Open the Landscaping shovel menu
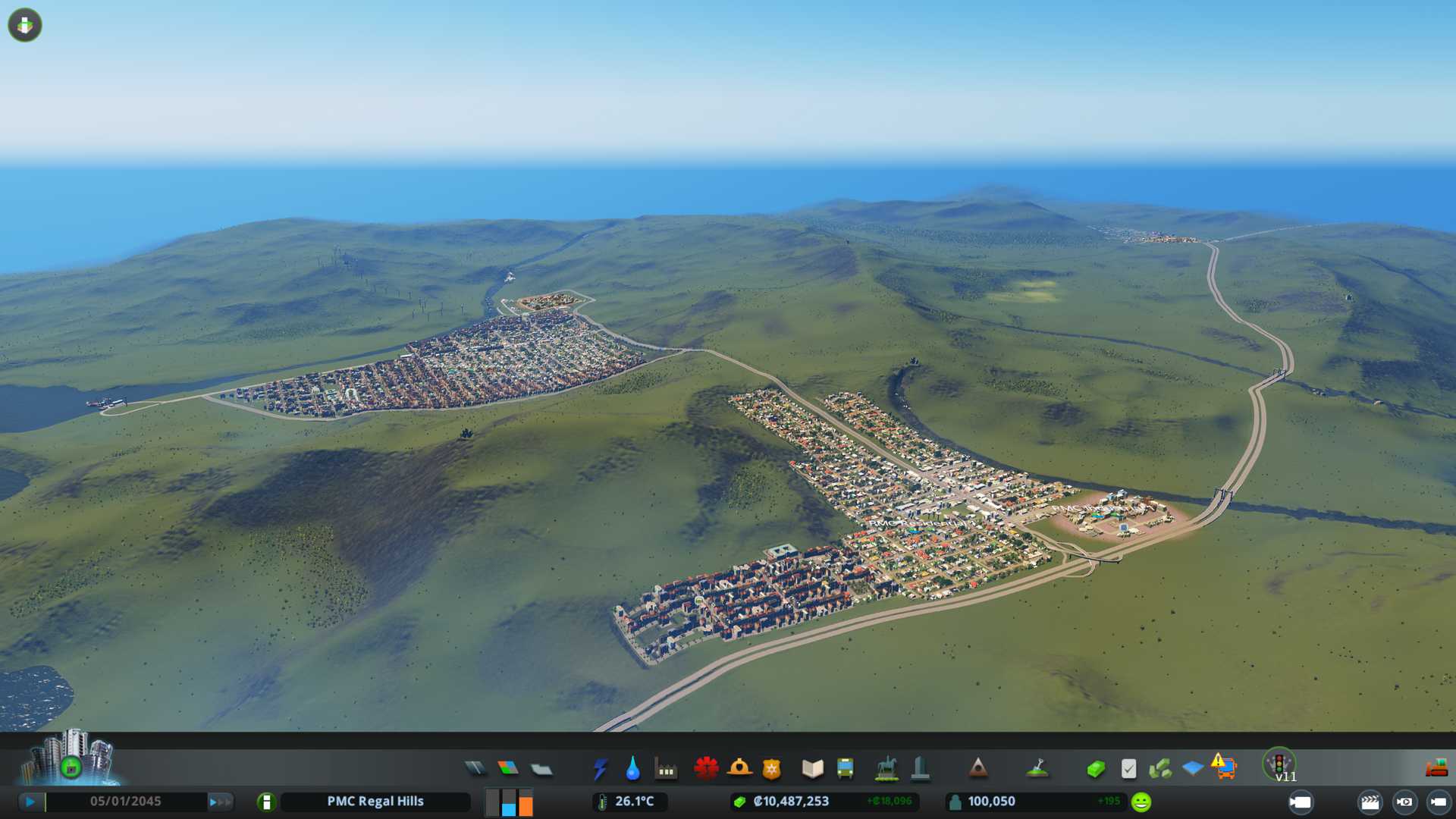The image size is (1456, 819). point(1037,769)
